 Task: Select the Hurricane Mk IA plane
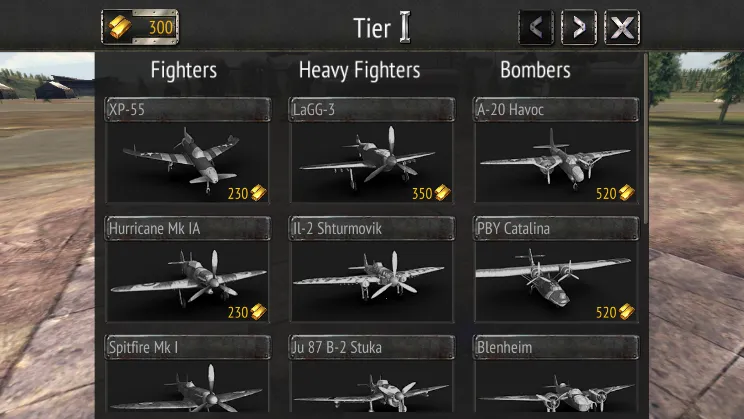tap(188, 270)
